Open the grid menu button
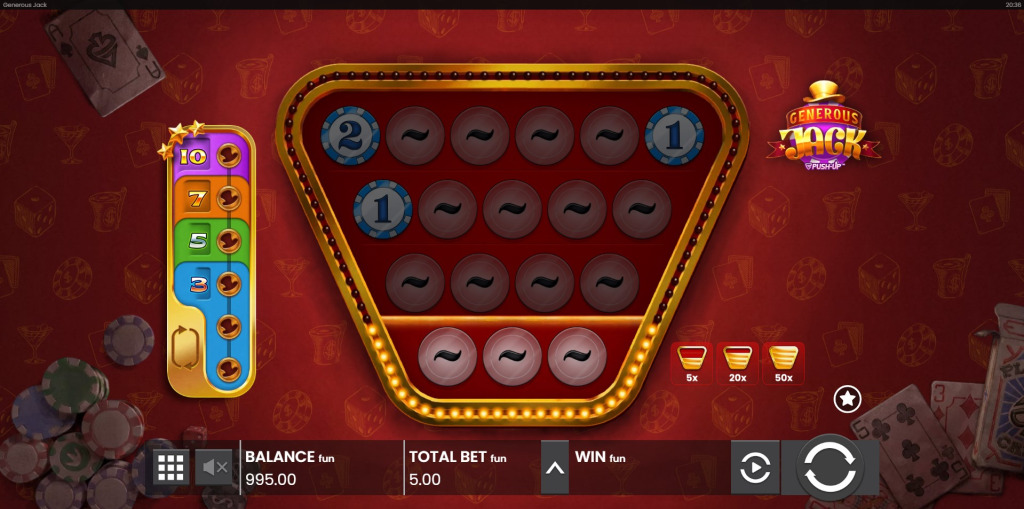 click(x=171, y=467)
